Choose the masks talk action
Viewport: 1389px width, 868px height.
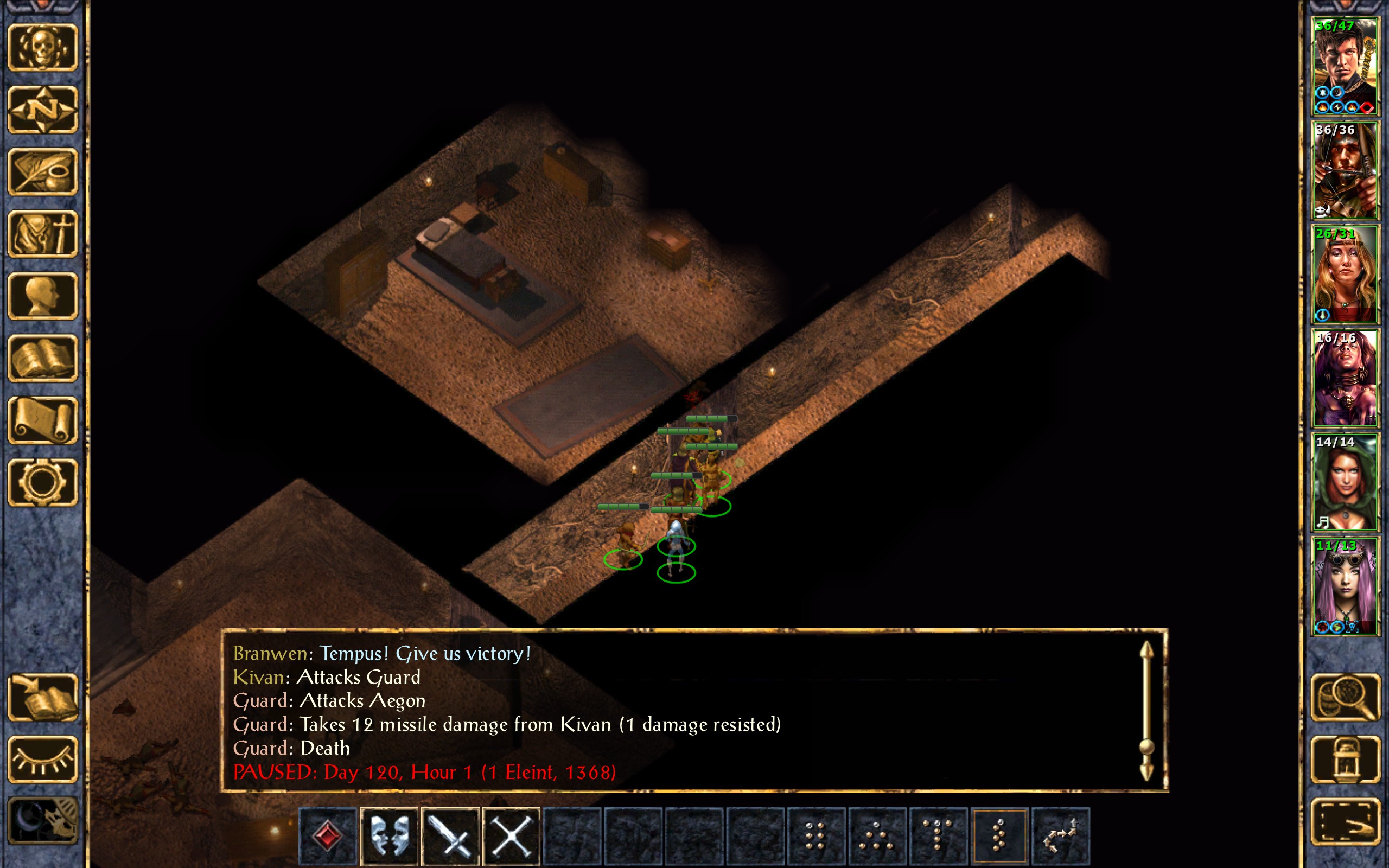click(x=389, y=835)
